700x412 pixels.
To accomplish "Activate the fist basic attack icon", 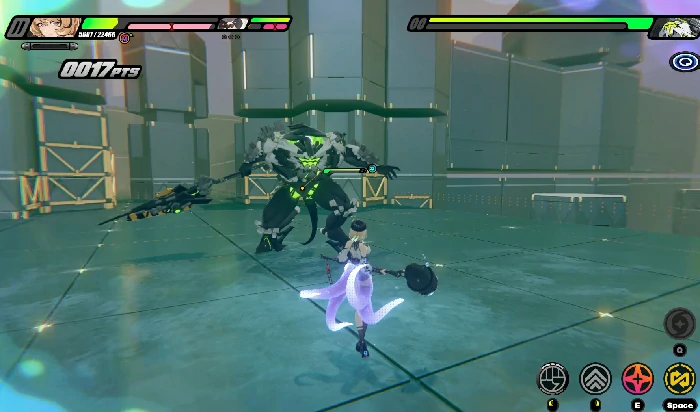I will click(553, 379).
